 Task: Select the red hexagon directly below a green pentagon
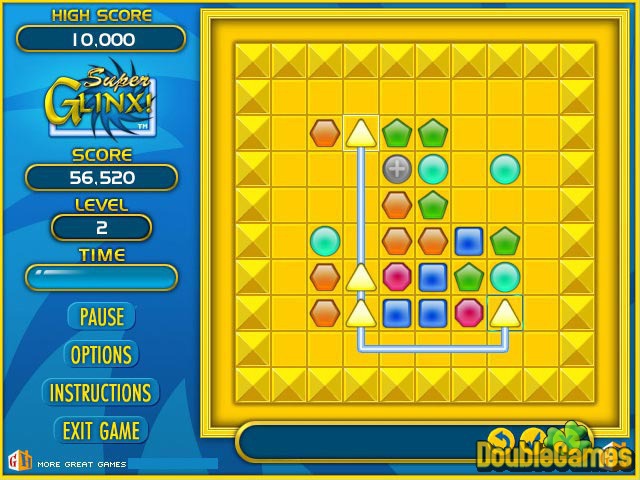click(469, 313)
